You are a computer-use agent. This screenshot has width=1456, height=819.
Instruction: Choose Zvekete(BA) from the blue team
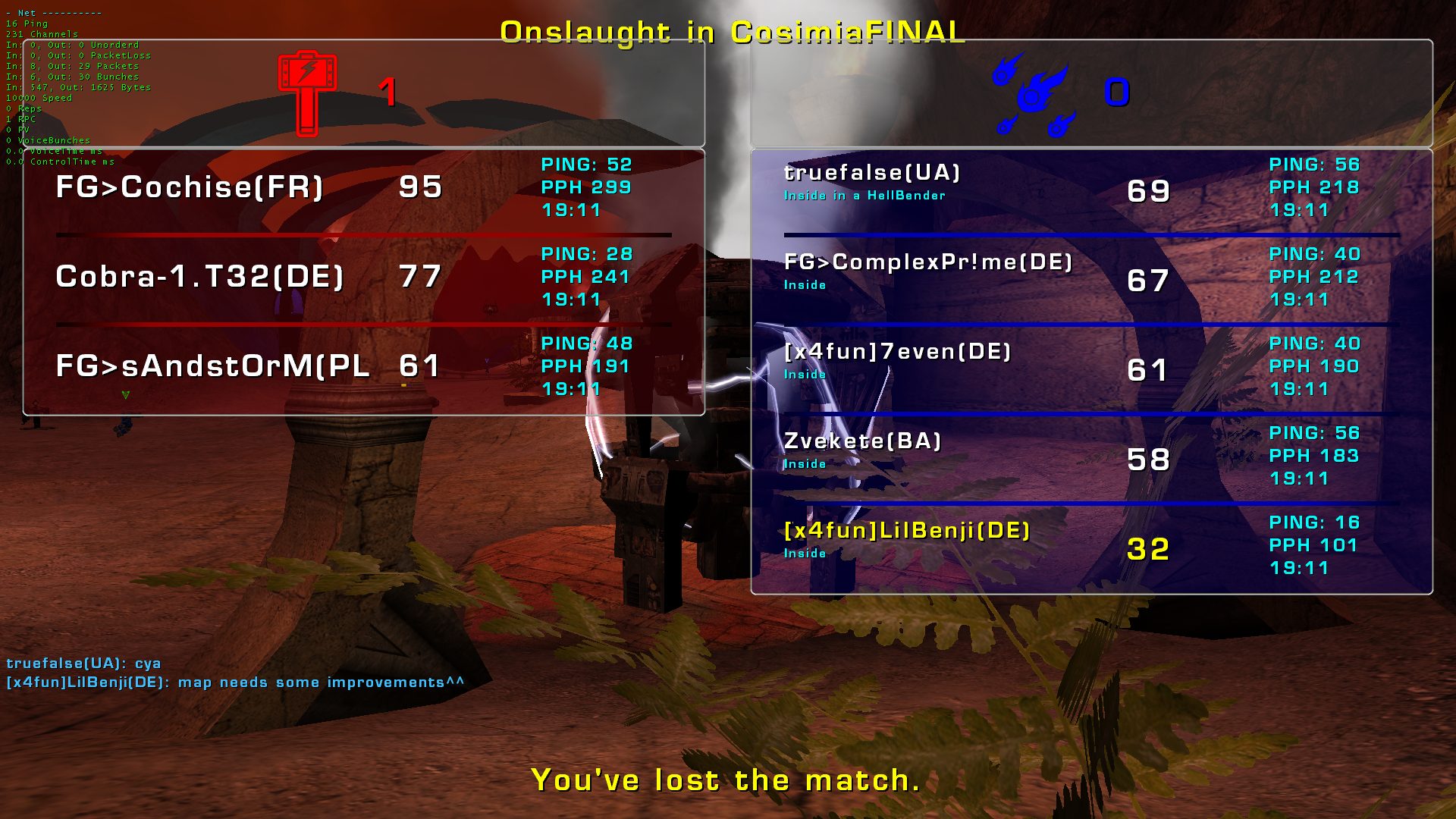[862, 442]
